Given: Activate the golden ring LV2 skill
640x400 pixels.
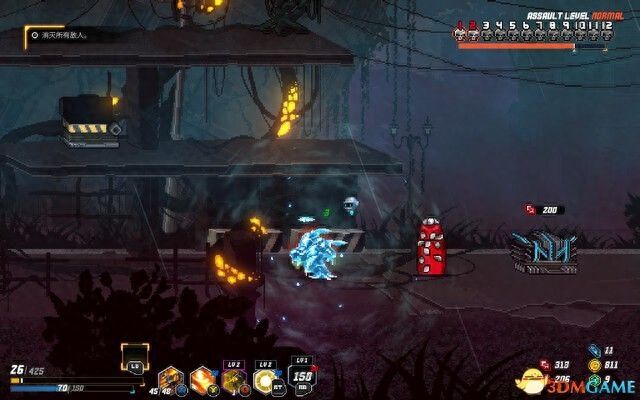Looking at the screenshot, I should 266,378.
